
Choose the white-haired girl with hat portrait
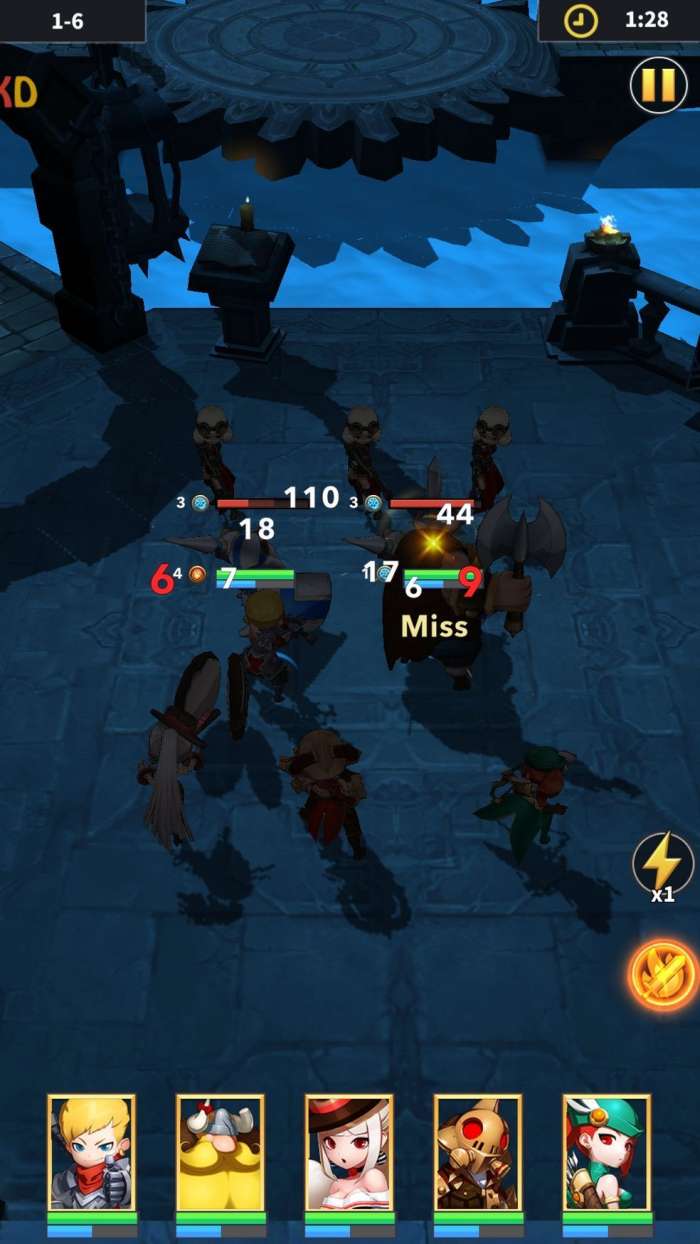pyautogui.click(x=349, y=1153)
